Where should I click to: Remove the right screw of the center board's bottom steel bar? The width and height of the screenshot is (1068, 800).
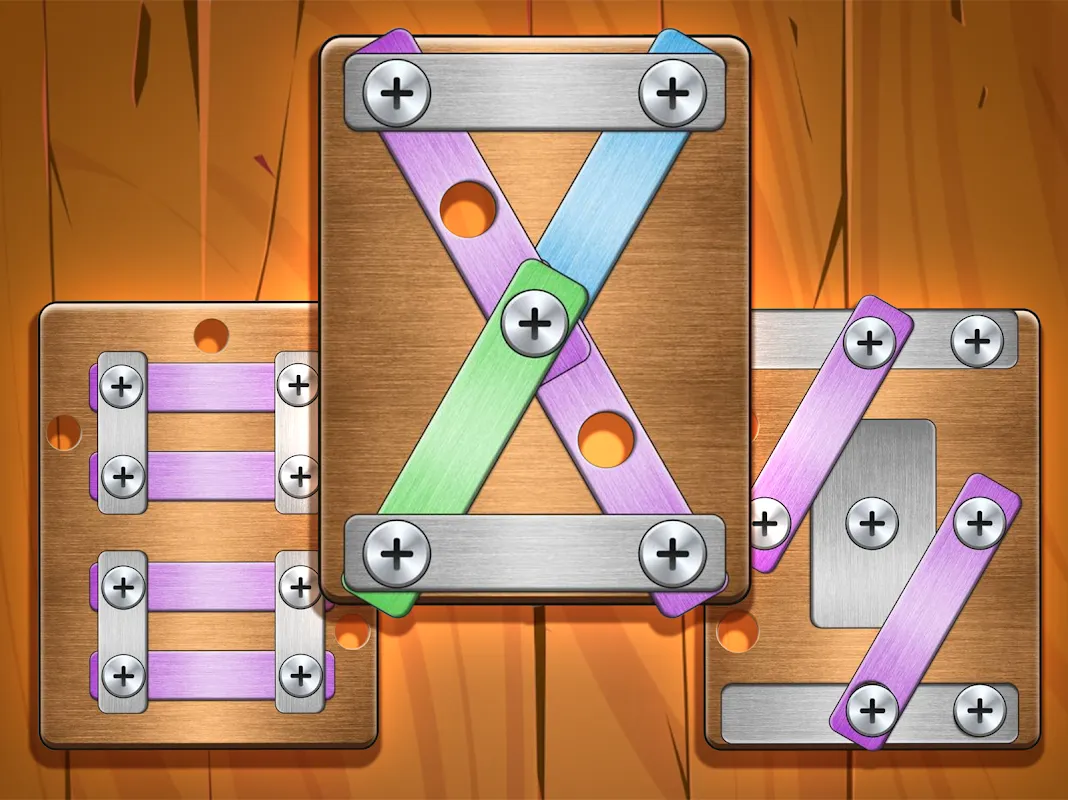pyautogui.click(x=672, y=552)
